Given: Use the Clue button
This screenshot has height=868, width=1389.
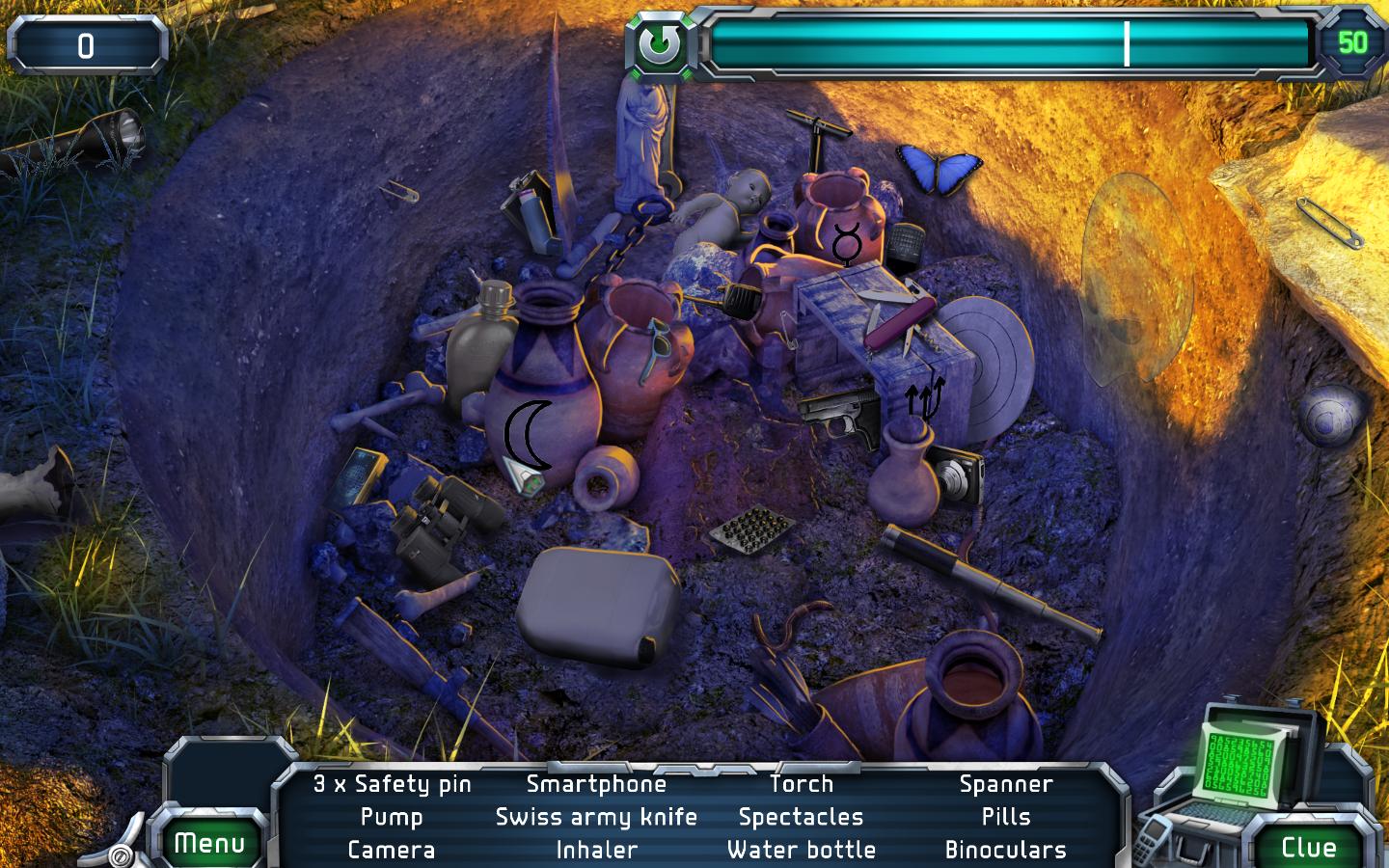Looking at the screenshot, I should point(1308,847).
